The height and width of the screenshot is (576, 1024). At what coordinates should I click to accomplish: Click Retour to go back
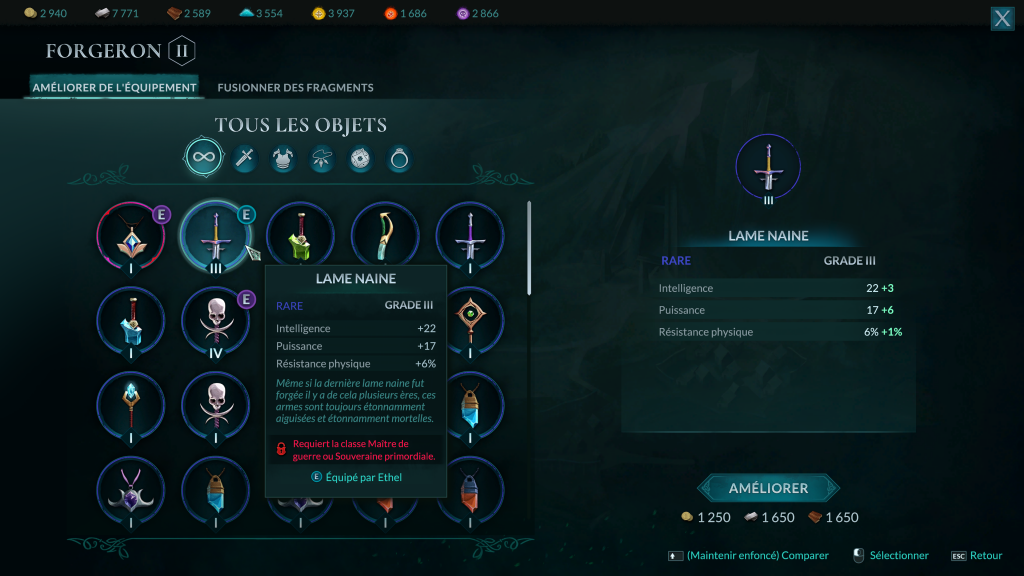pos(985,556)
